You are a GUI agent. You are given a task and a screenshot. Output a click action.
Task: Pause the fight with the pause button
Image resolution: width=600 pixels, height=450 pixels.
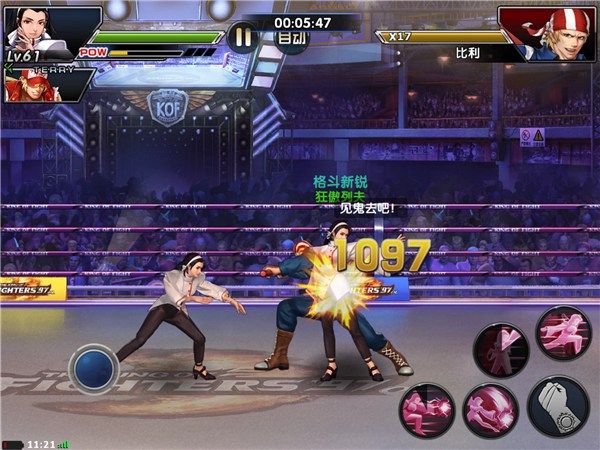(241, 37)
